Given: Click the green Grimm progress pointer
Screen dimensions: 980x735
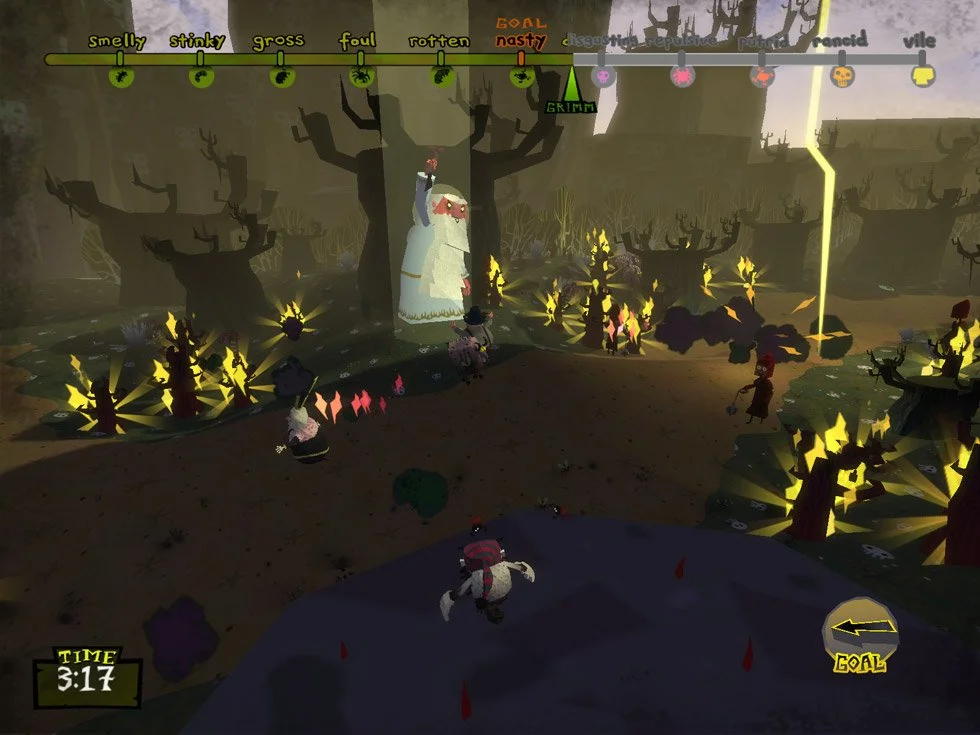Looking at the screenshot, I should click(571, 84).
